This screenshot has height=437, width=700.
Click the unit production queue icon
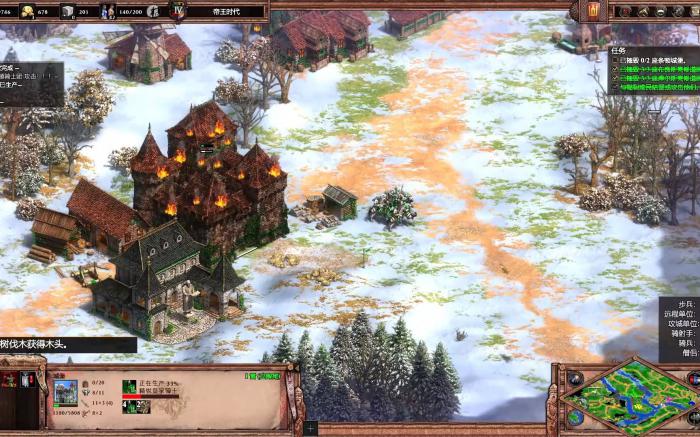(x=130, y=386)
